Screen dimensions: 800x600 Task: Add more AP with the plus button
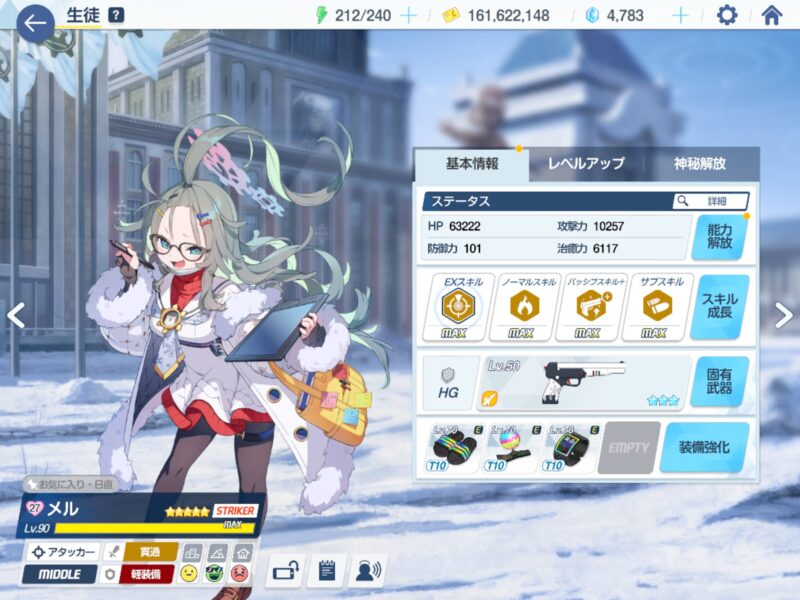coord(408,15)
